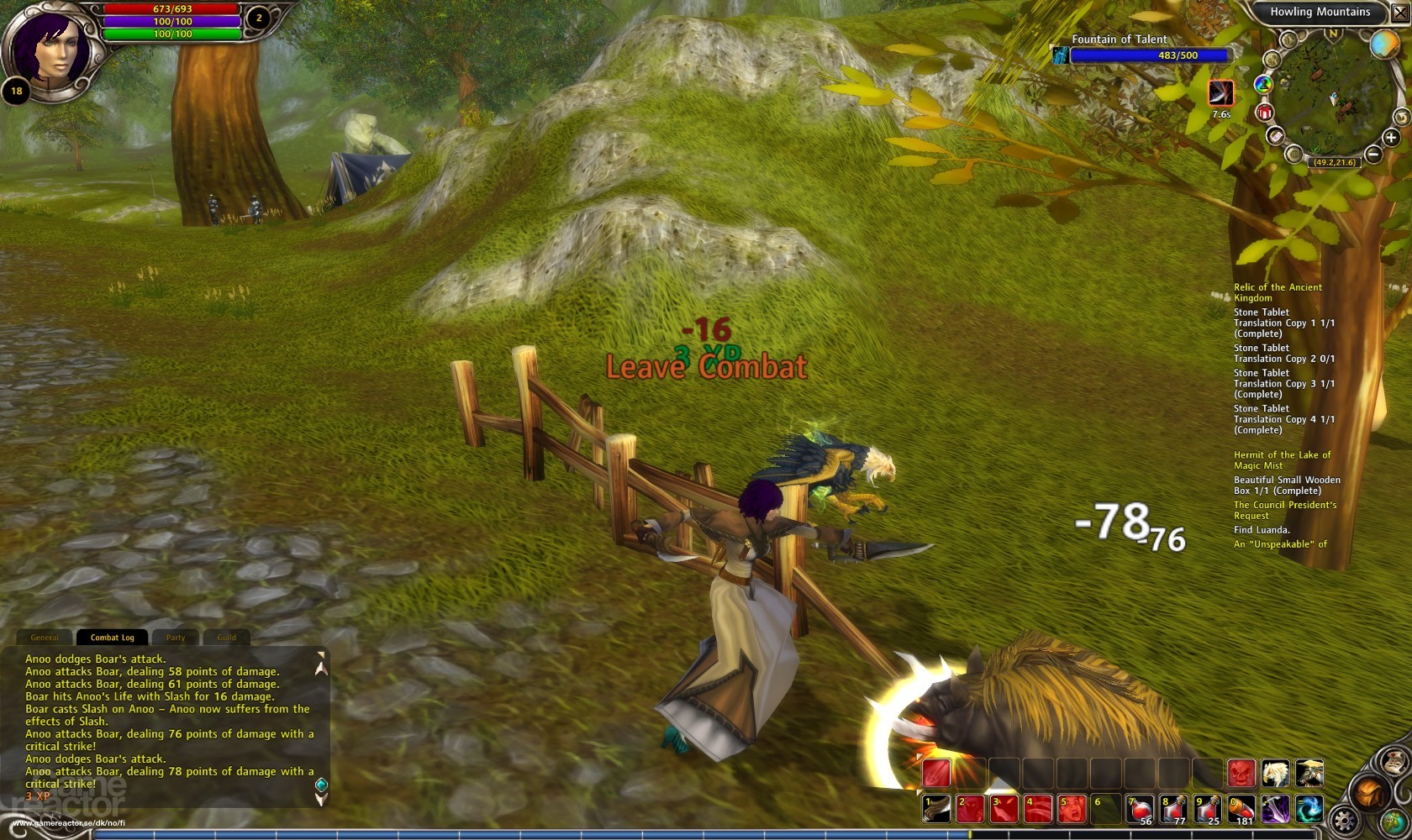Select the Guild chat tab
The width and height of the screenshot is (1412, 840).
click(227, 638)
